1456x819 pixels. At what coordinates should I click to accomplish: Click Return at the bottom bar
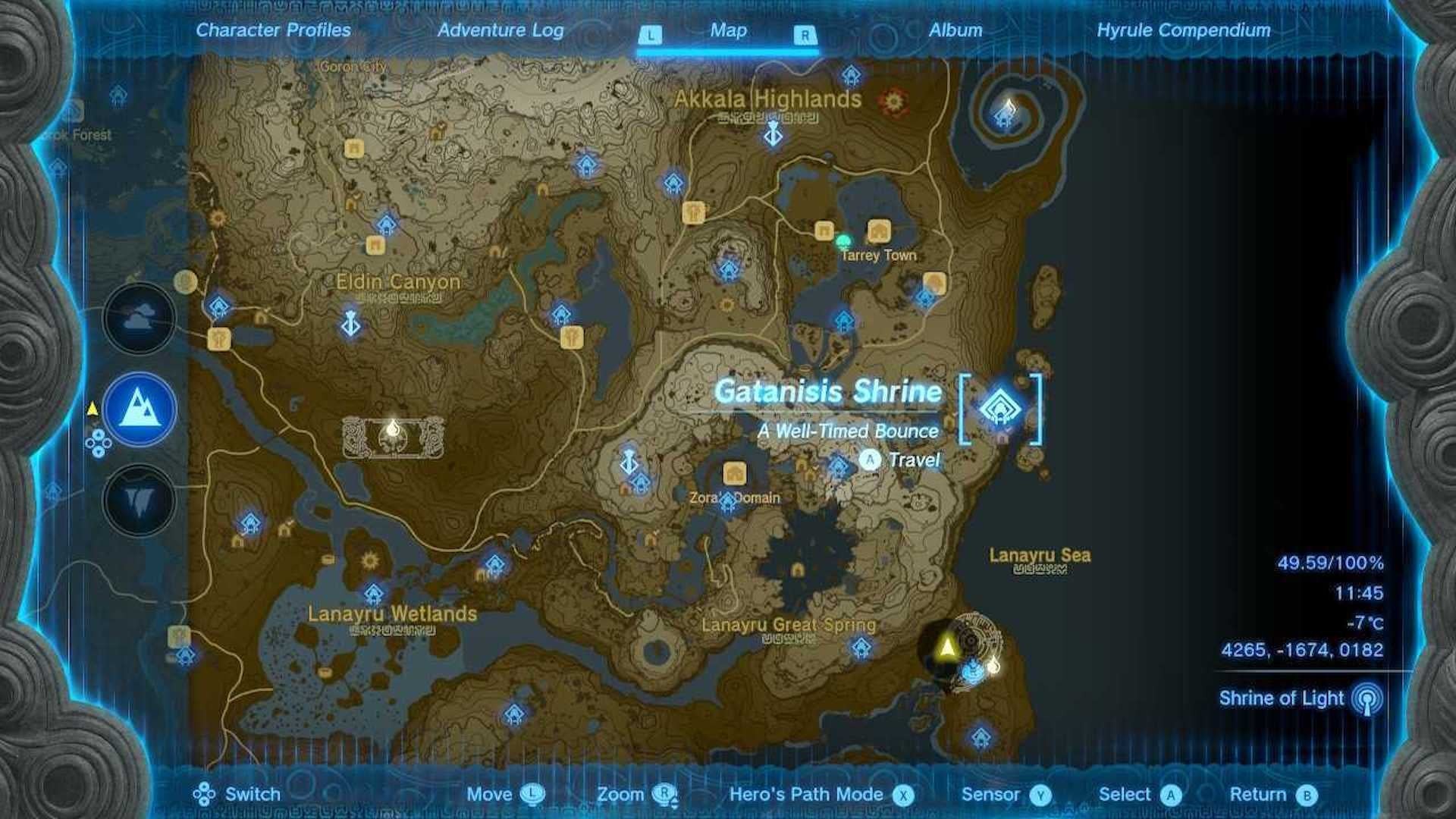(x=1282, y=795)
